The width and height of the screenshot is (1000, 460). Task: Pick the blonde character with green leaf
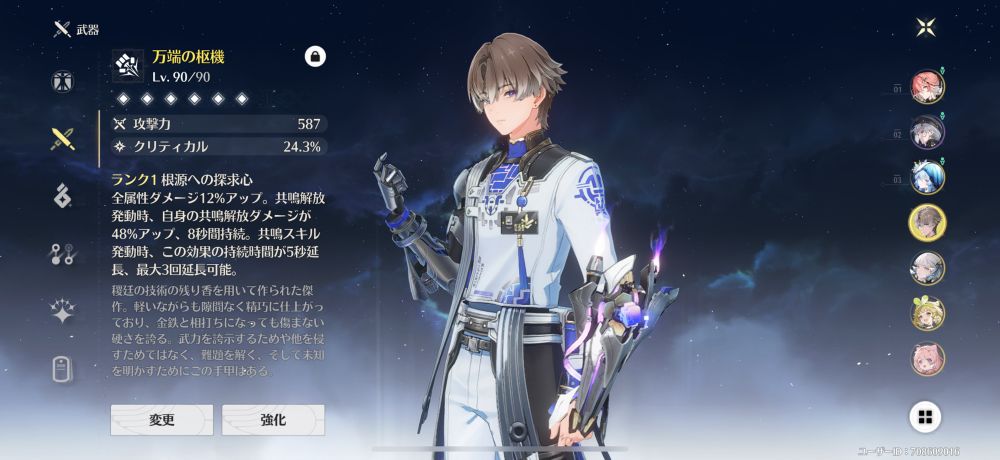(927, 313)
